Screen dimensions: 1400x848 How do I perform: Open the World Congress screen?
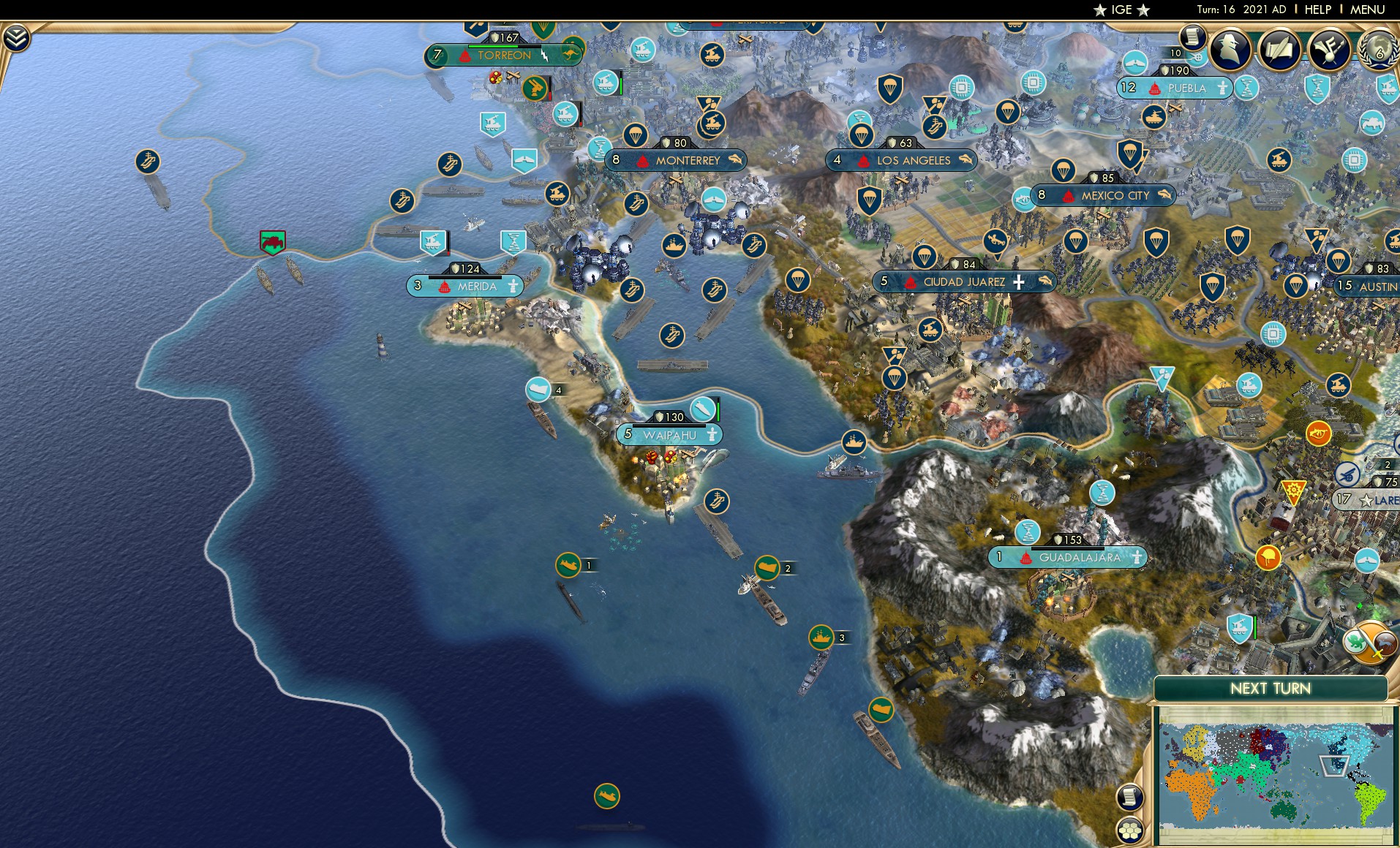1377,51
